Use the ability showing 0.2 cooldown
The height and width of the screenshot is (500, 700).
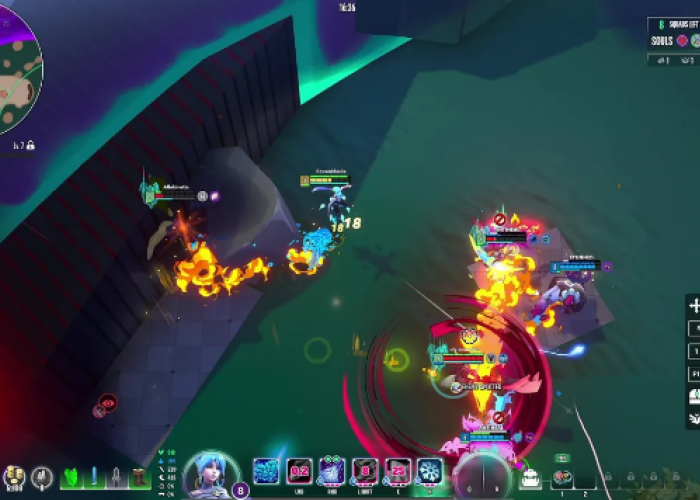point(298,471)
